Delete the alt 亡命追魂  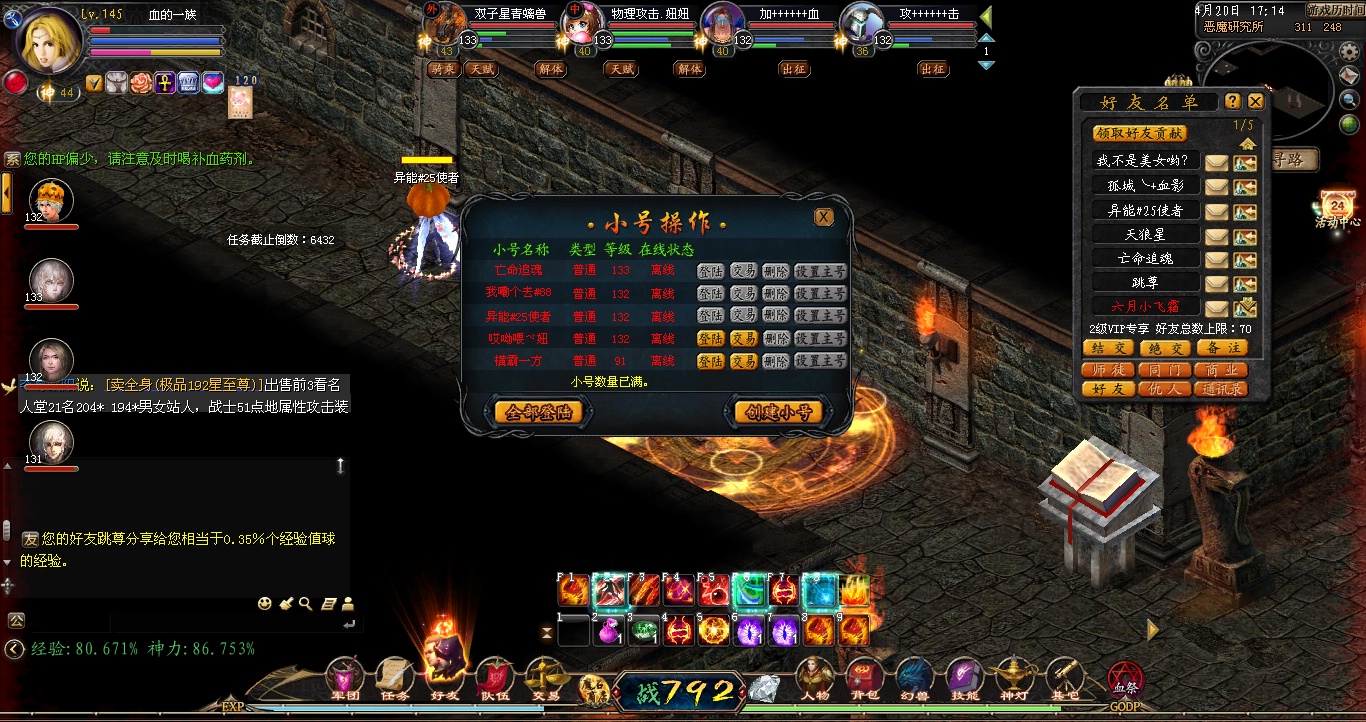point(775,271)
